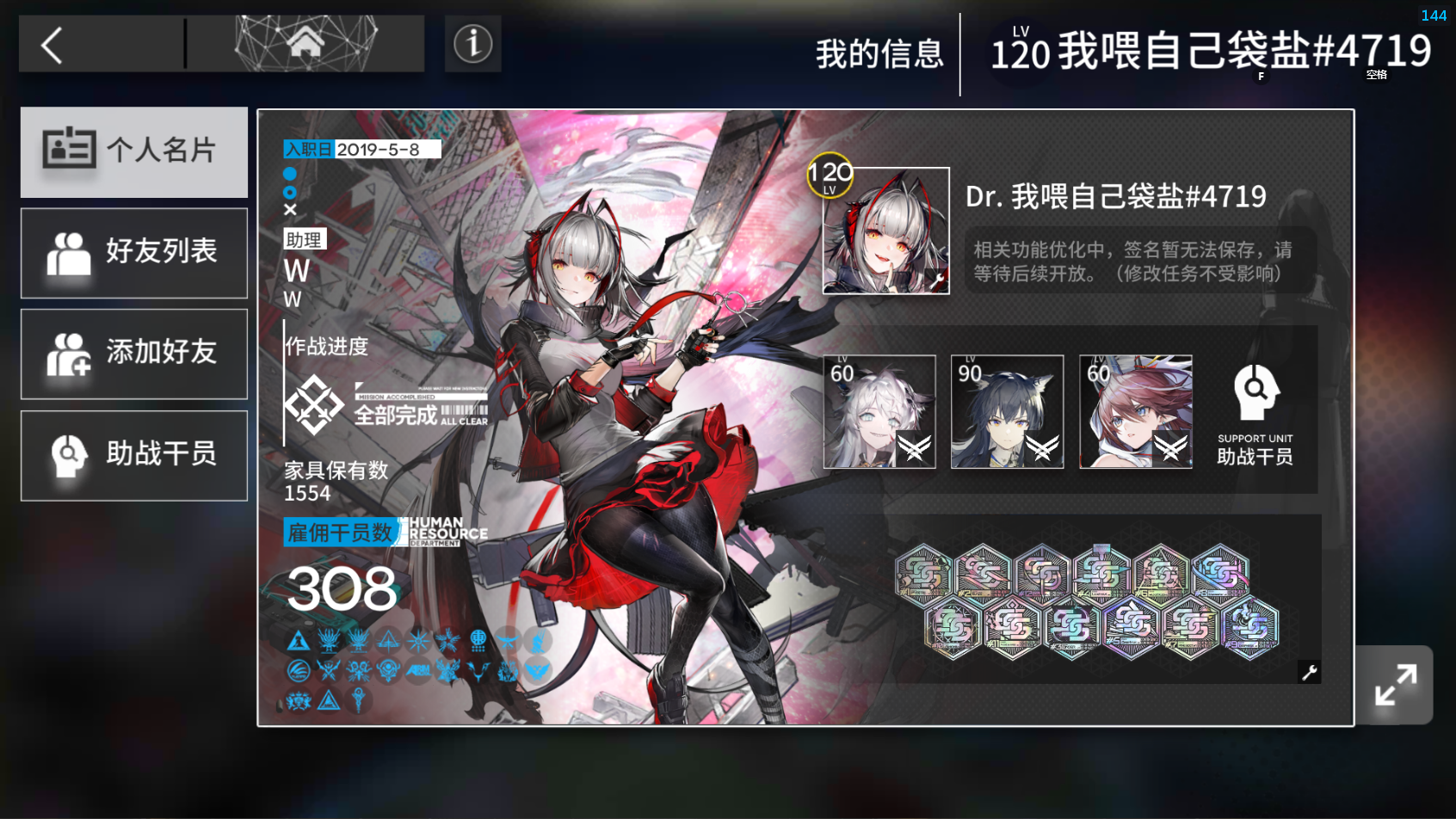This screenshot has width=1456, height=819.
Task: Select the SUPPORT UNIT head icon
Action: (x=1255, y=391)
